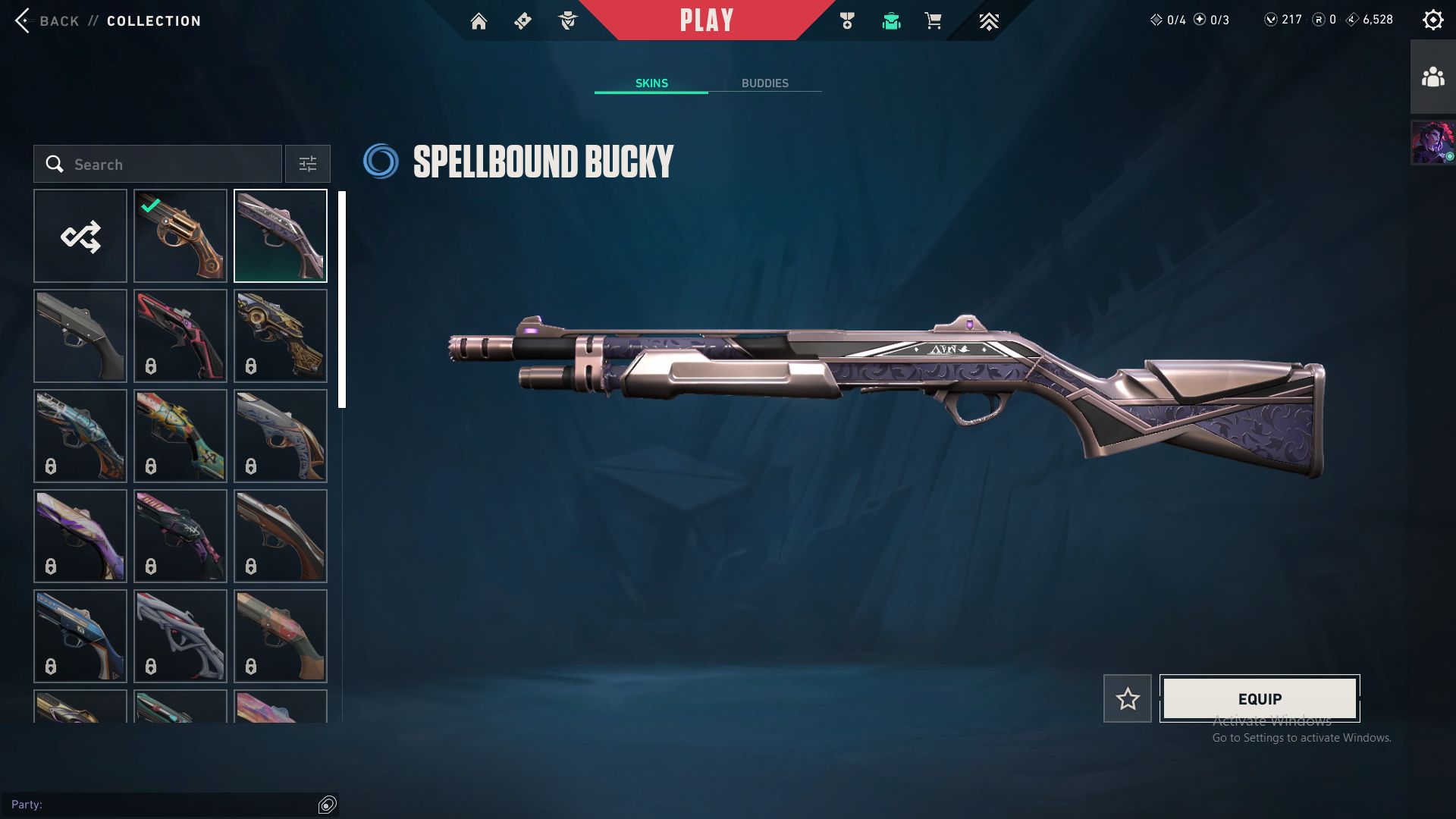Select the default grey Bucky skin
The height and width of the screenshot is (819, 1456).
click(x=80, y=336)
